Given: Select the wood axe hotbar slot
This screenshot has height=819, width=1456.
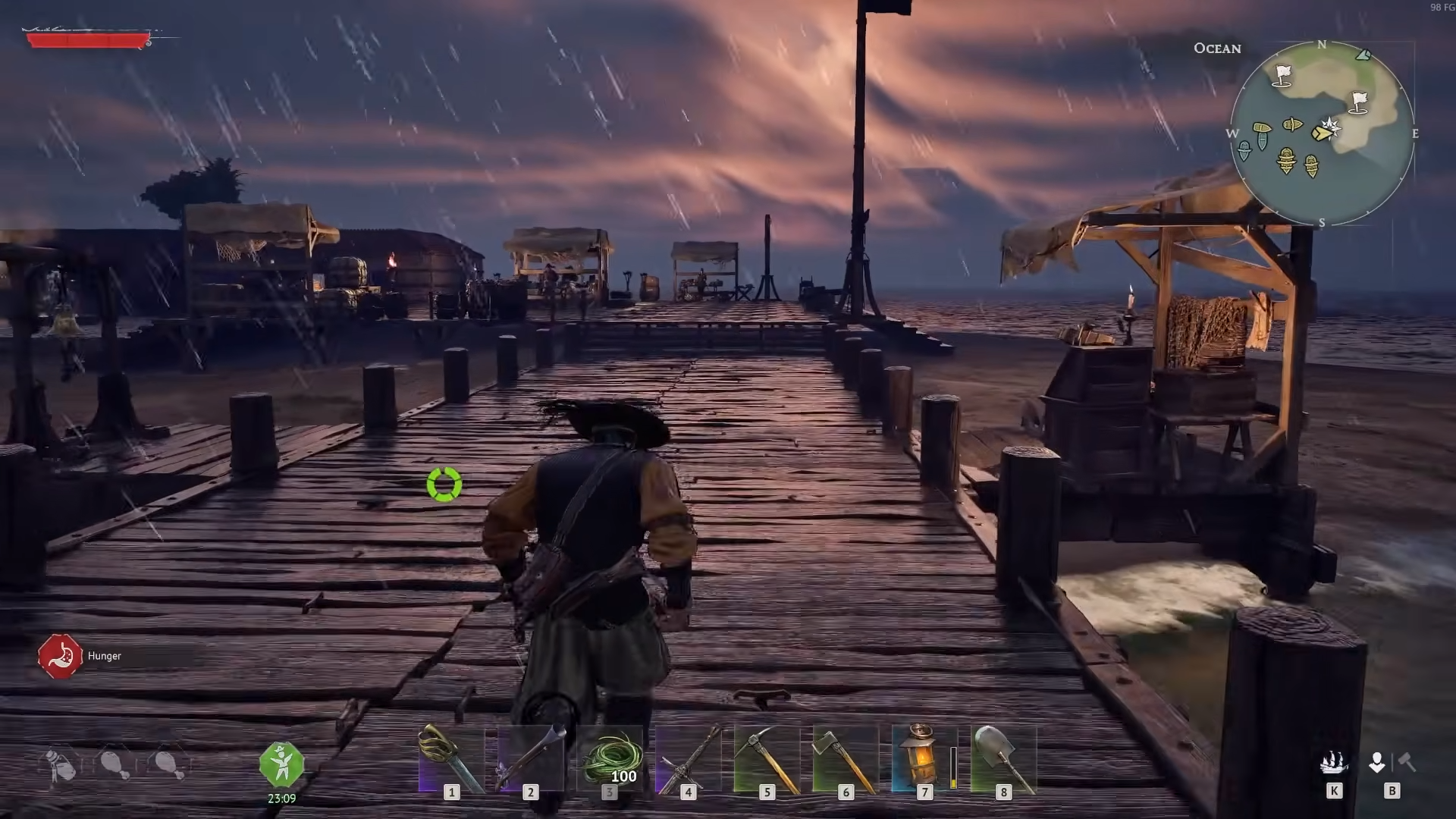Looking at the screenshot, I should coord(846,758).
